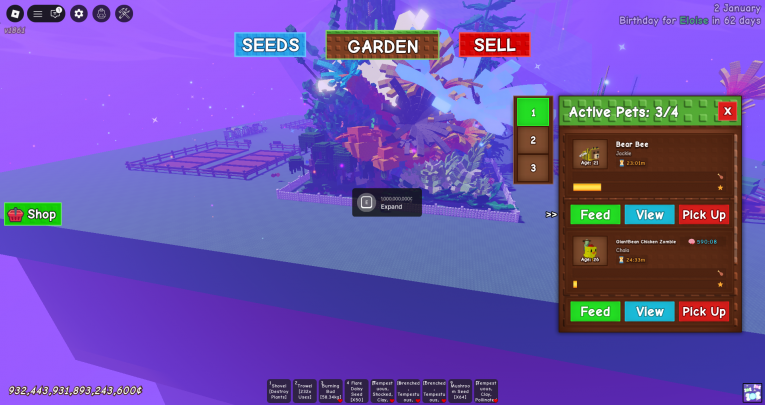Switch to pet loadout 2
The height and width of the screenshot is (405, 765).
[x=533, y=141]
